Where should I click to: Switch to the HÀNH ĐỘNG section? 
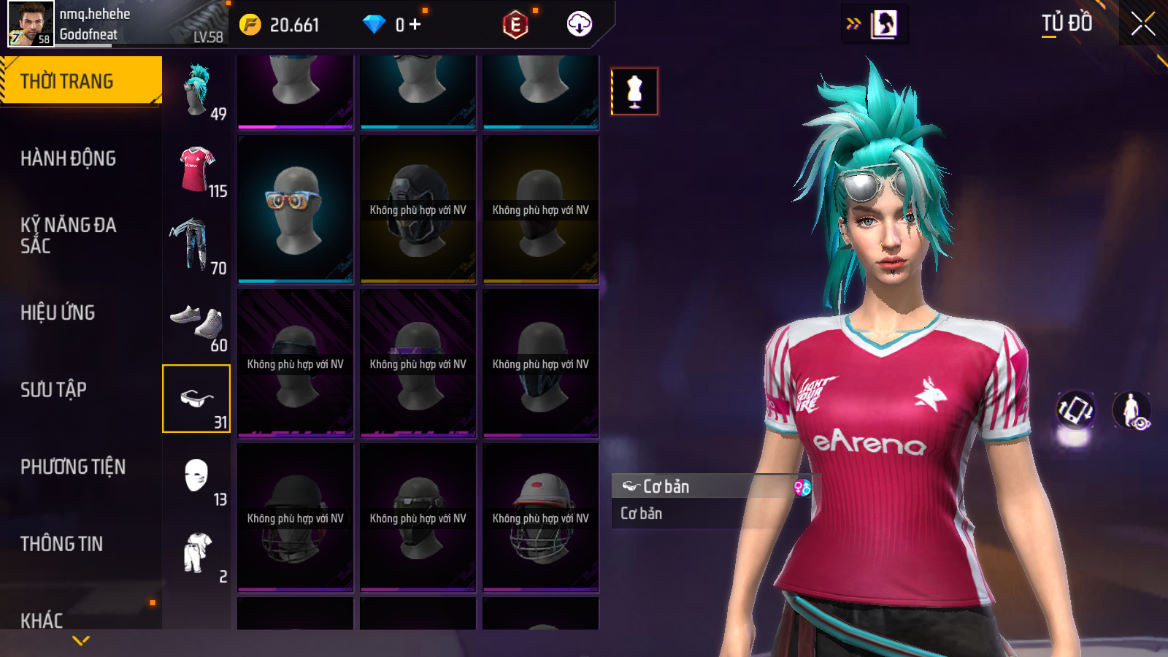pyautogui.click(x=68, y=158)
